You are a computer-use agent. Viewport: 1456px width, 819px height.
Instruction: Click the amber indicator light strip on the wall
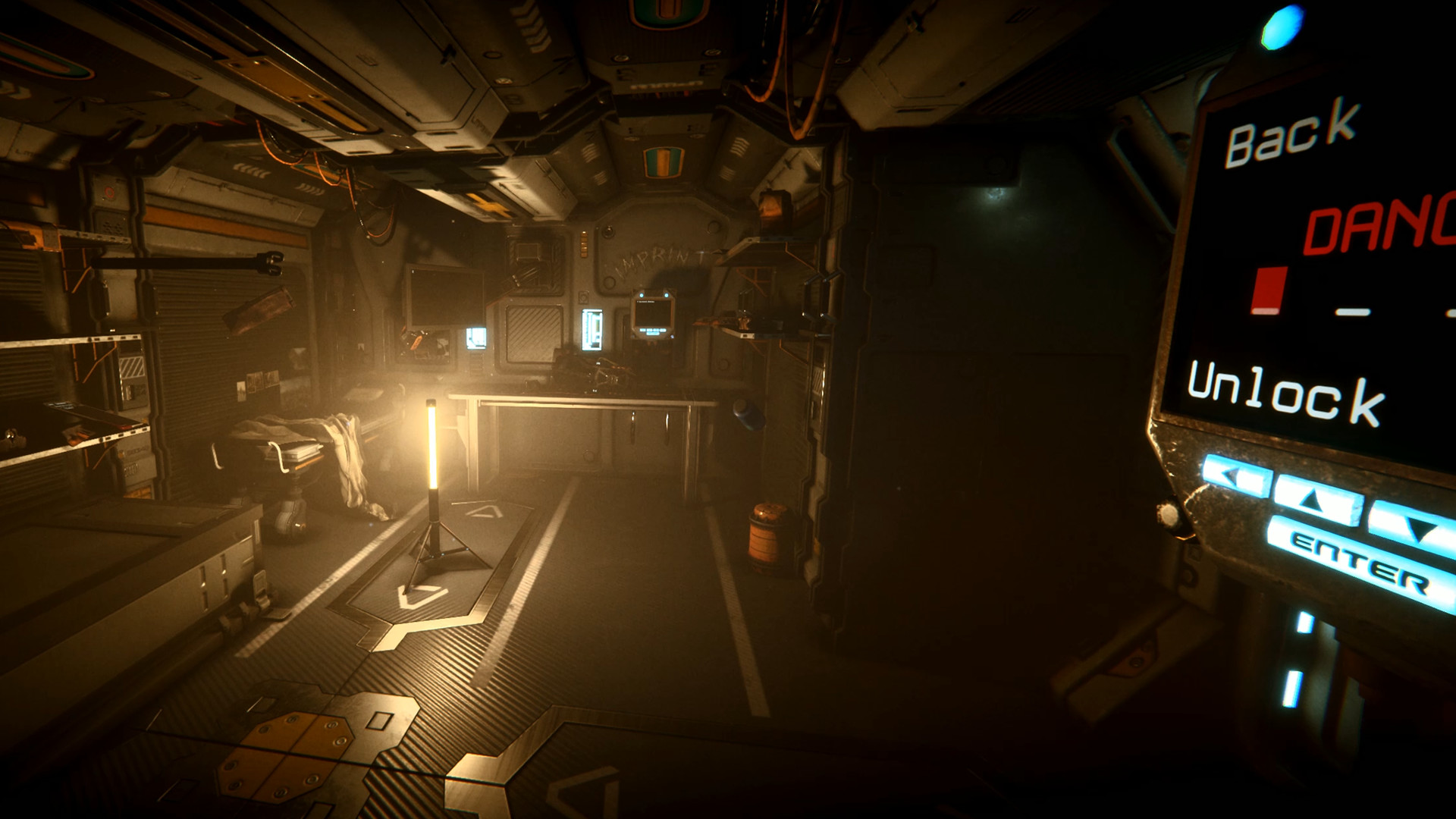584,243
